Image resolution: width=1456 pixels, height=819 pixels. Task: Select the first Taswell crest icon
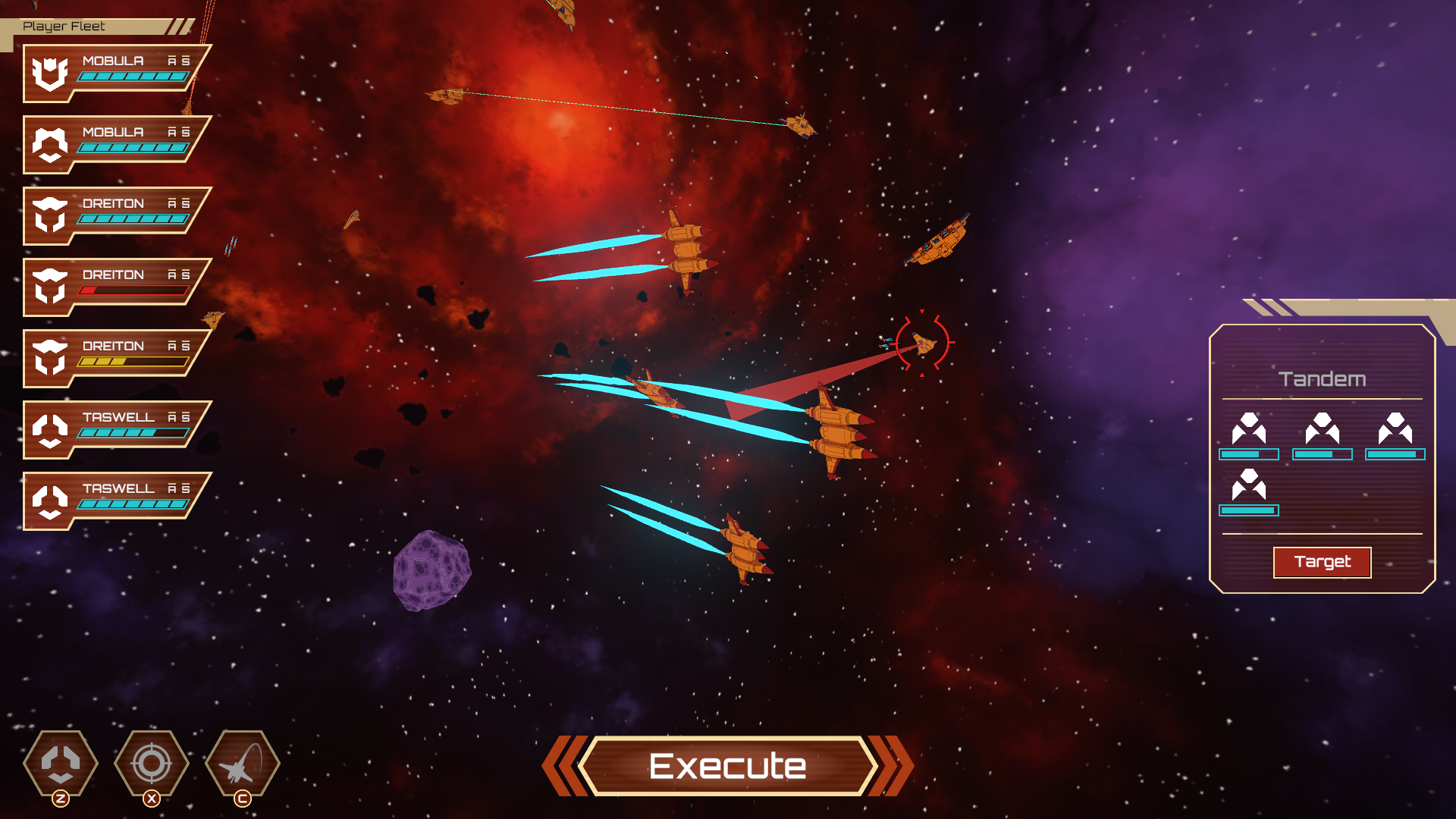(52, 430)
